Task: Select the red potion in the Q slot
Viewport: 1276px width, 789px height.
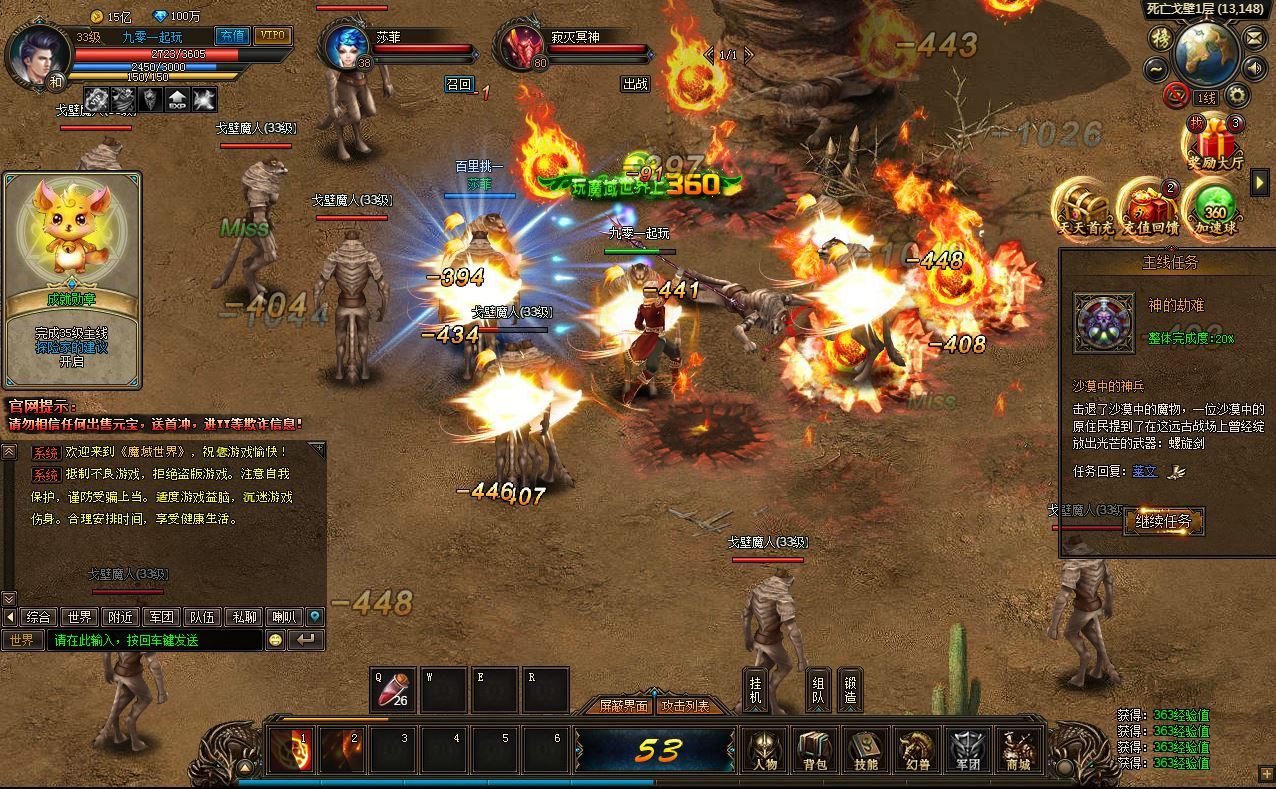Action: pyautogui.click(x=394, y=691)
